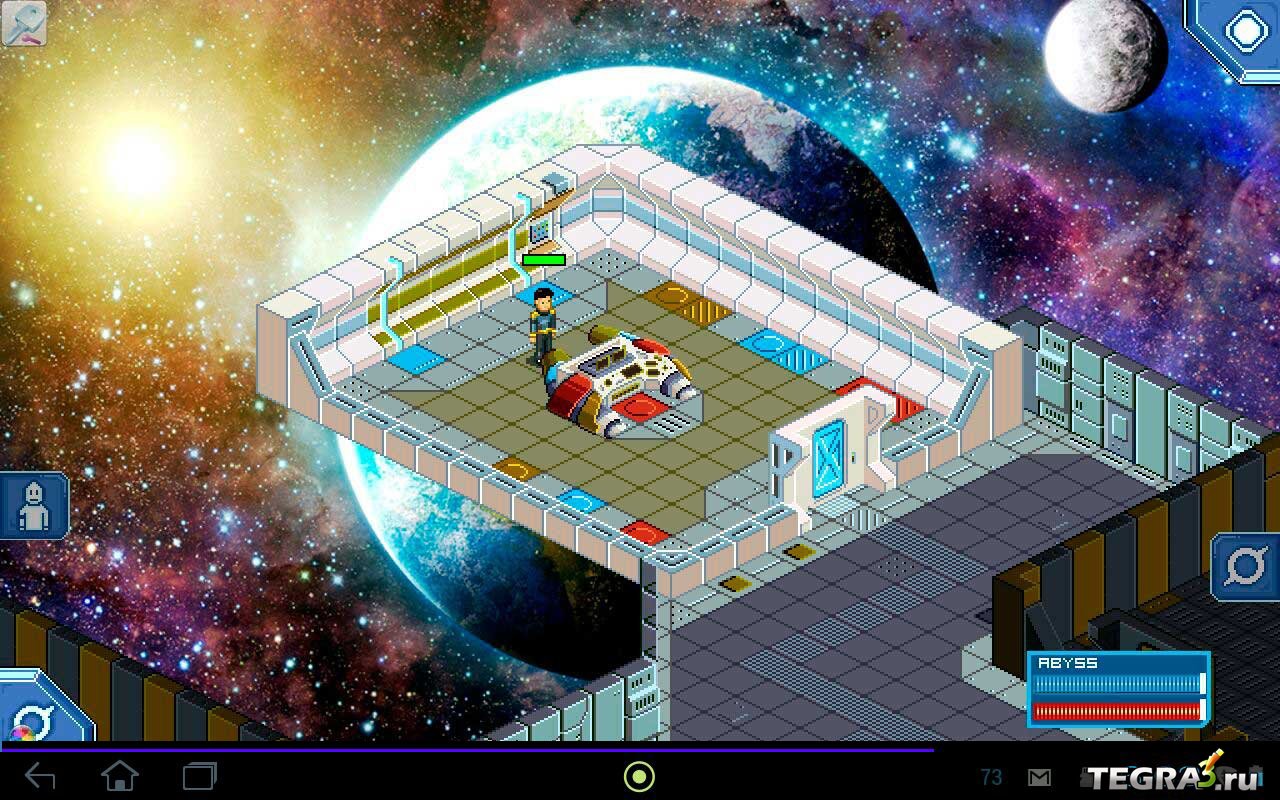Go to the Android home screen
This screenshot has height=800, width=1280.
[x=120, y=776]
